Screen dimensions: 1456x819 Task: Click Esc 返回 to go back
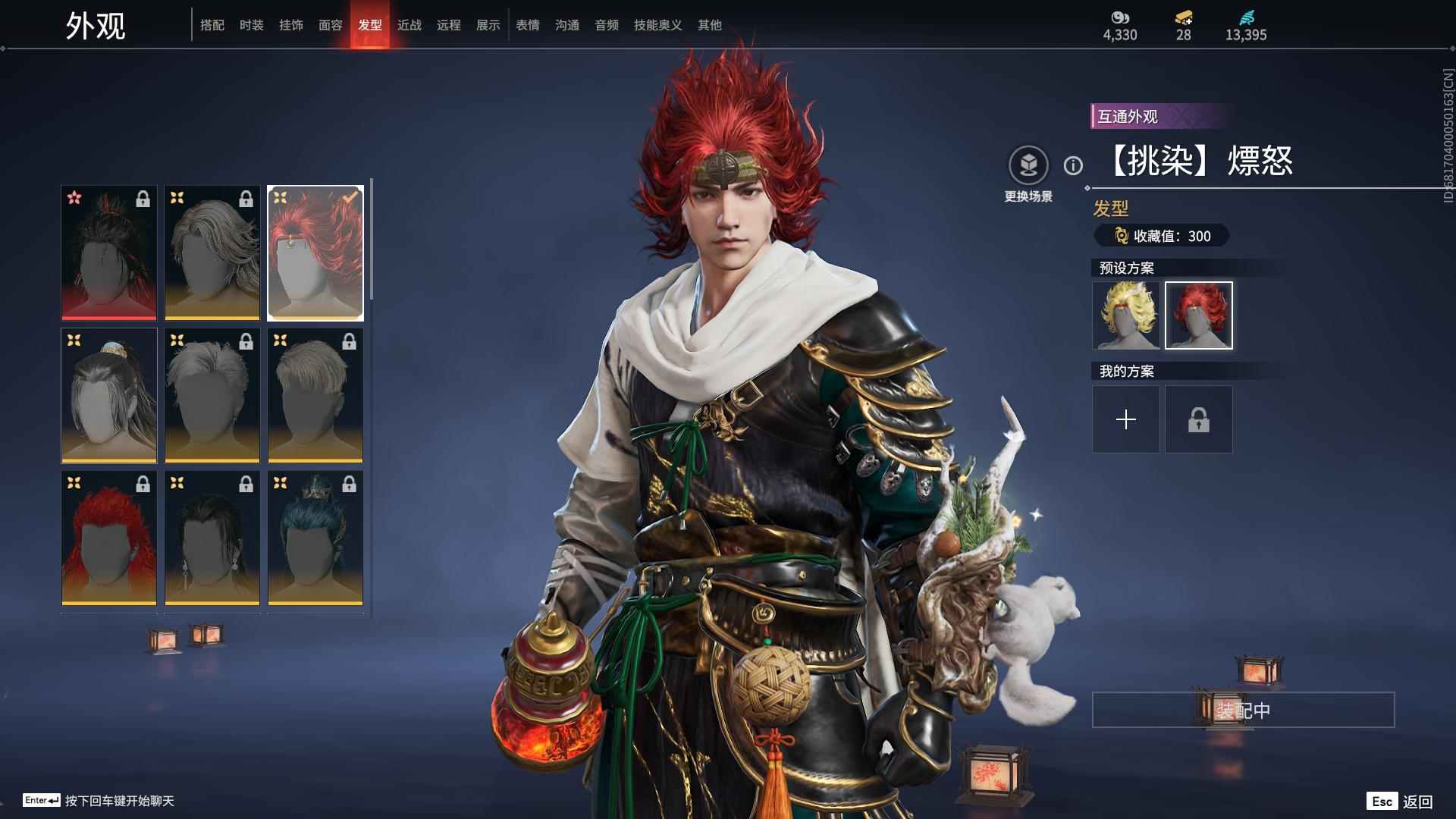click(1400, 802)
